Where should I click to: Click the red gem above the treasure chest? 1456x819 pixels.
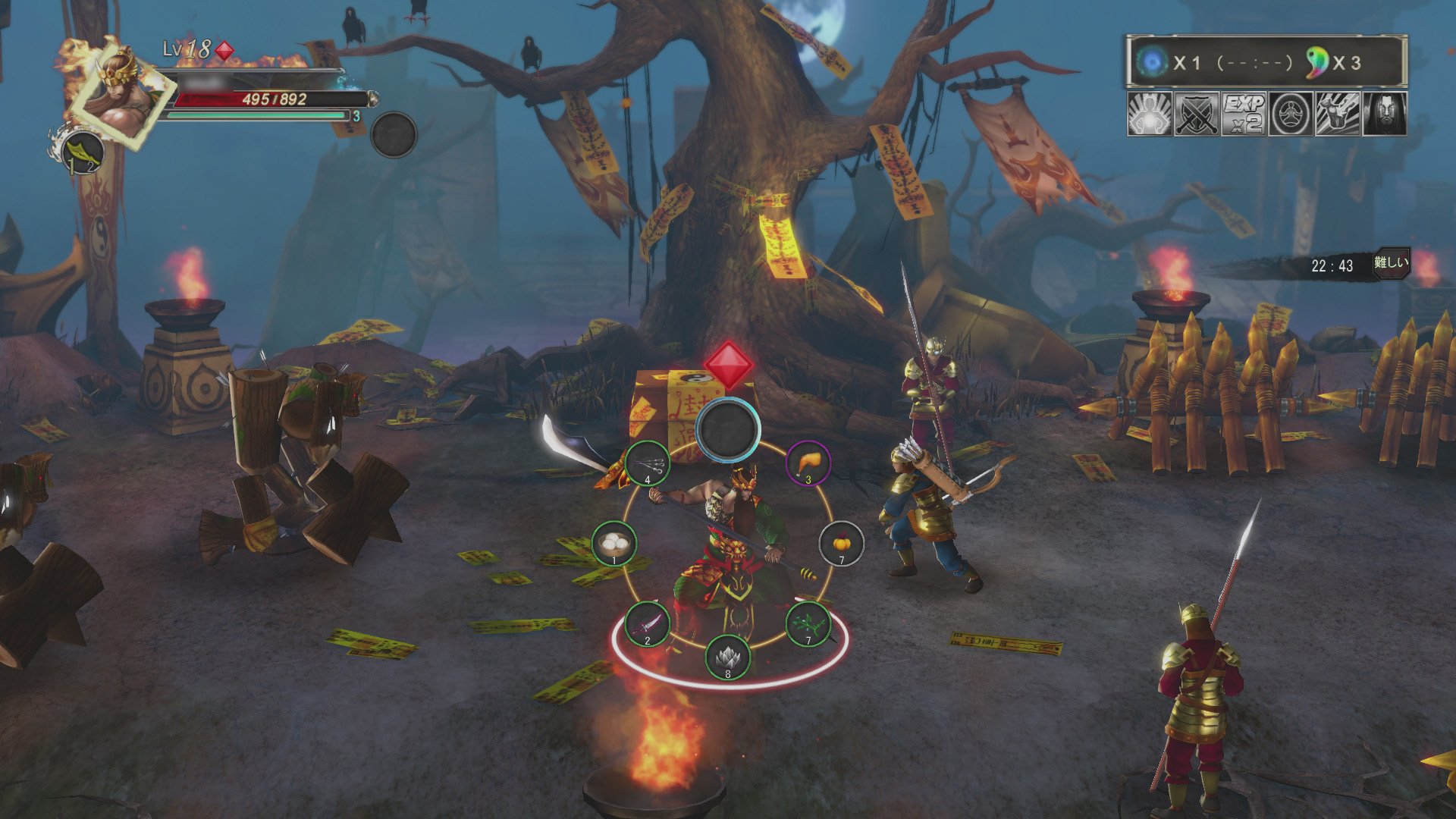[730, 366]
